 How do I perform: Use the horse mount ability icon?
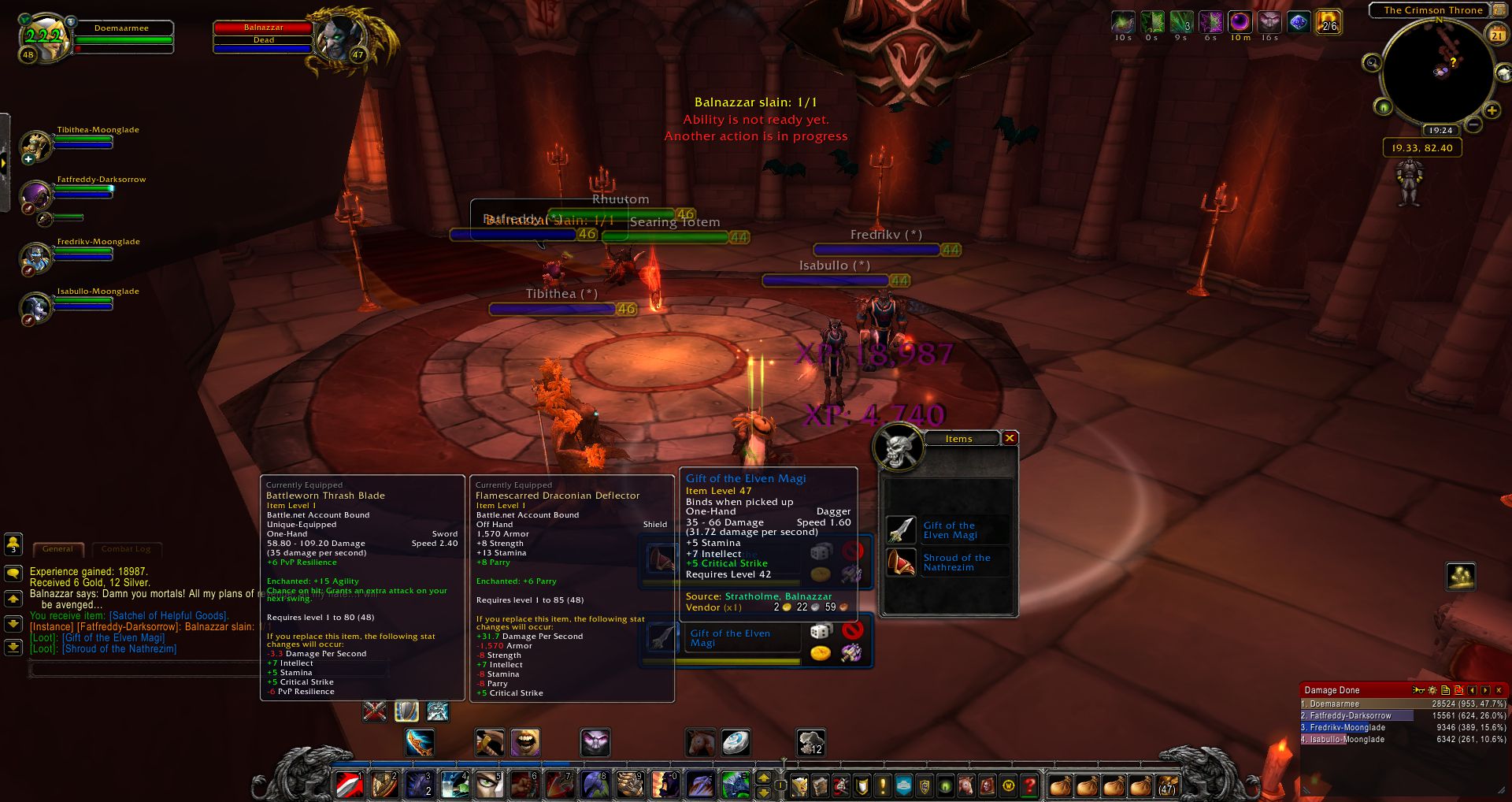699,742
